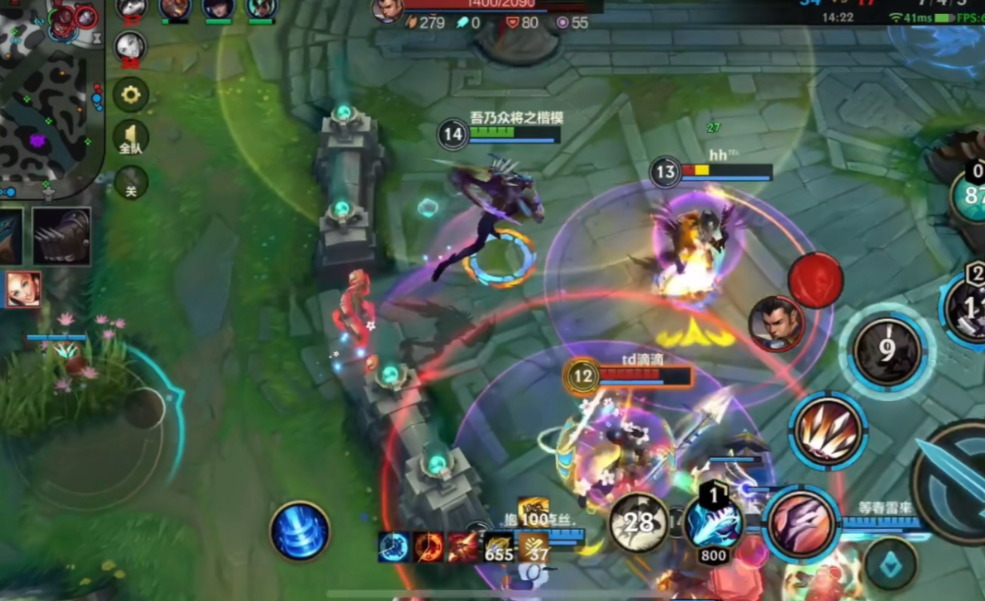
Task: Toggle the 关 microphone button
Action: tap(130, 182)
